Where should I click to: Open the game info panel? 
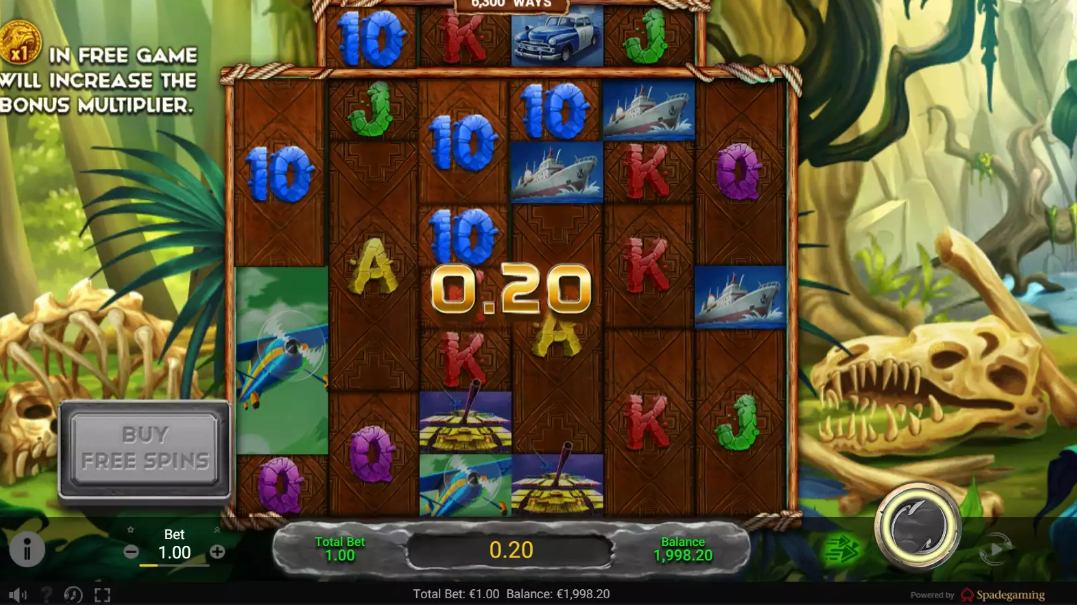pyautogui.click(x=27, y=549)
